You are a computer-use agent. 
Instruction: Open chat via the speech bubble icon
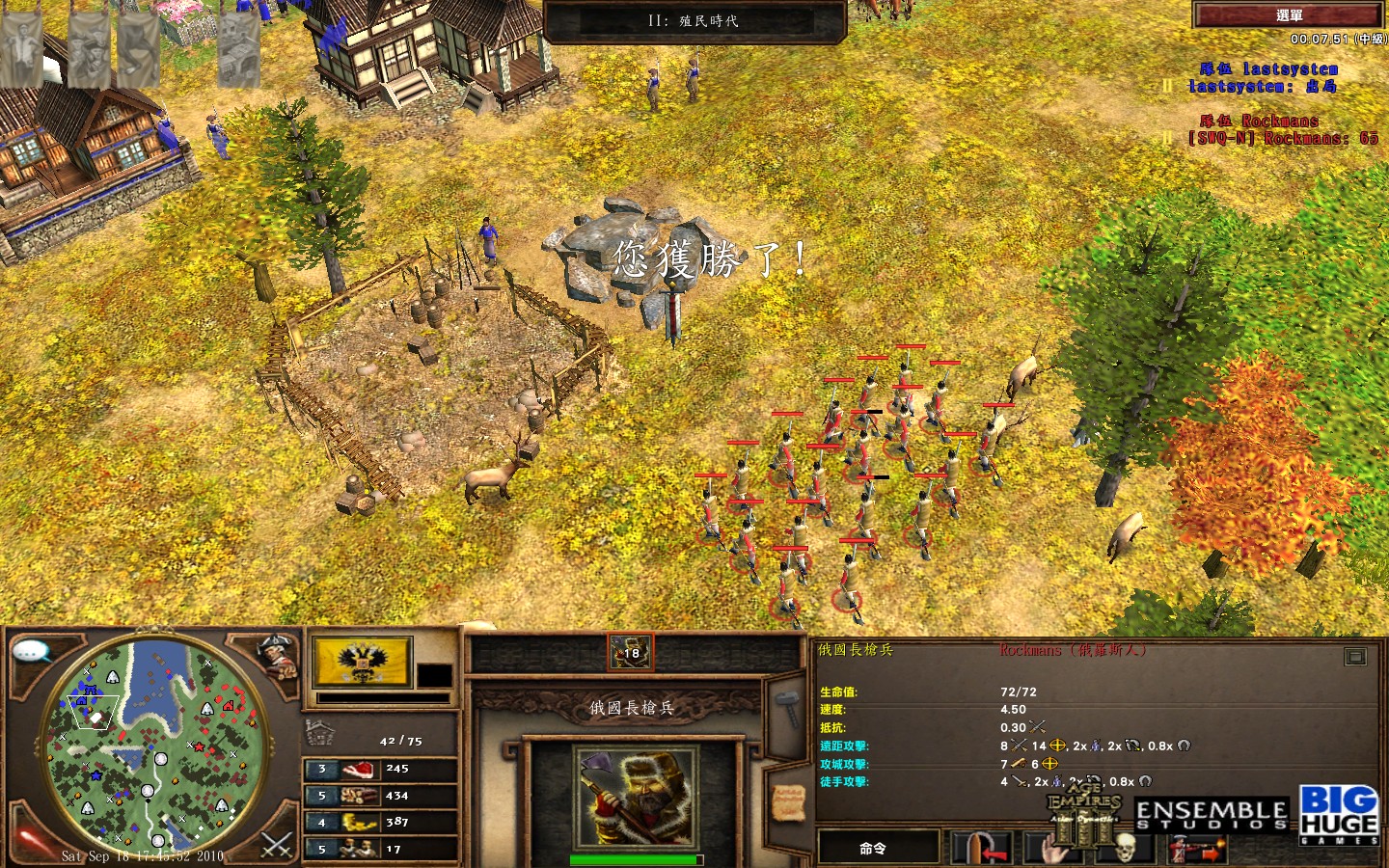(x=32, y=652)
